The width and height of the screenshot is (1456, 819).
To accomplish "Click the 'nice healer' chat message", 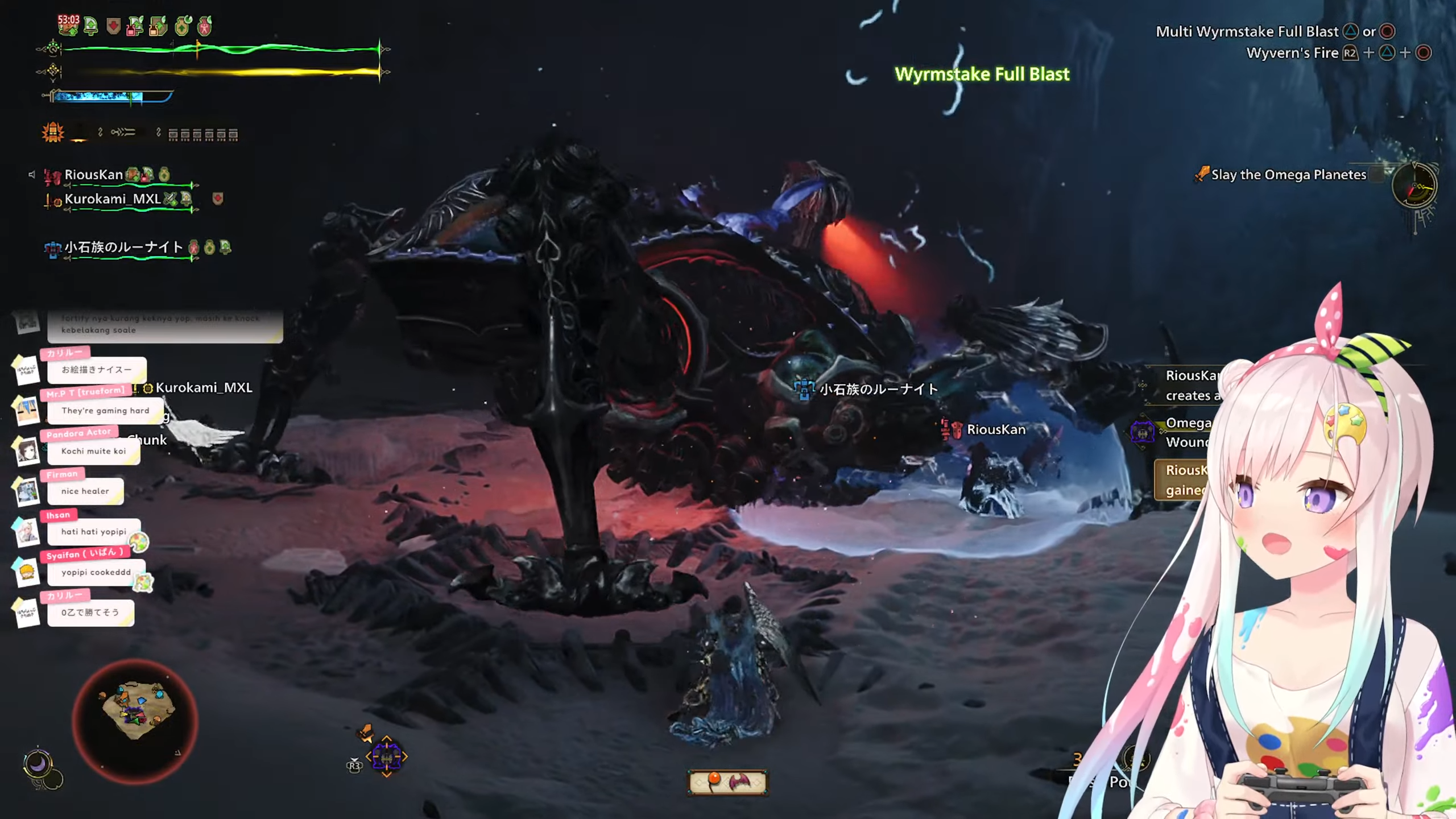I will click(x=85, y=491).
